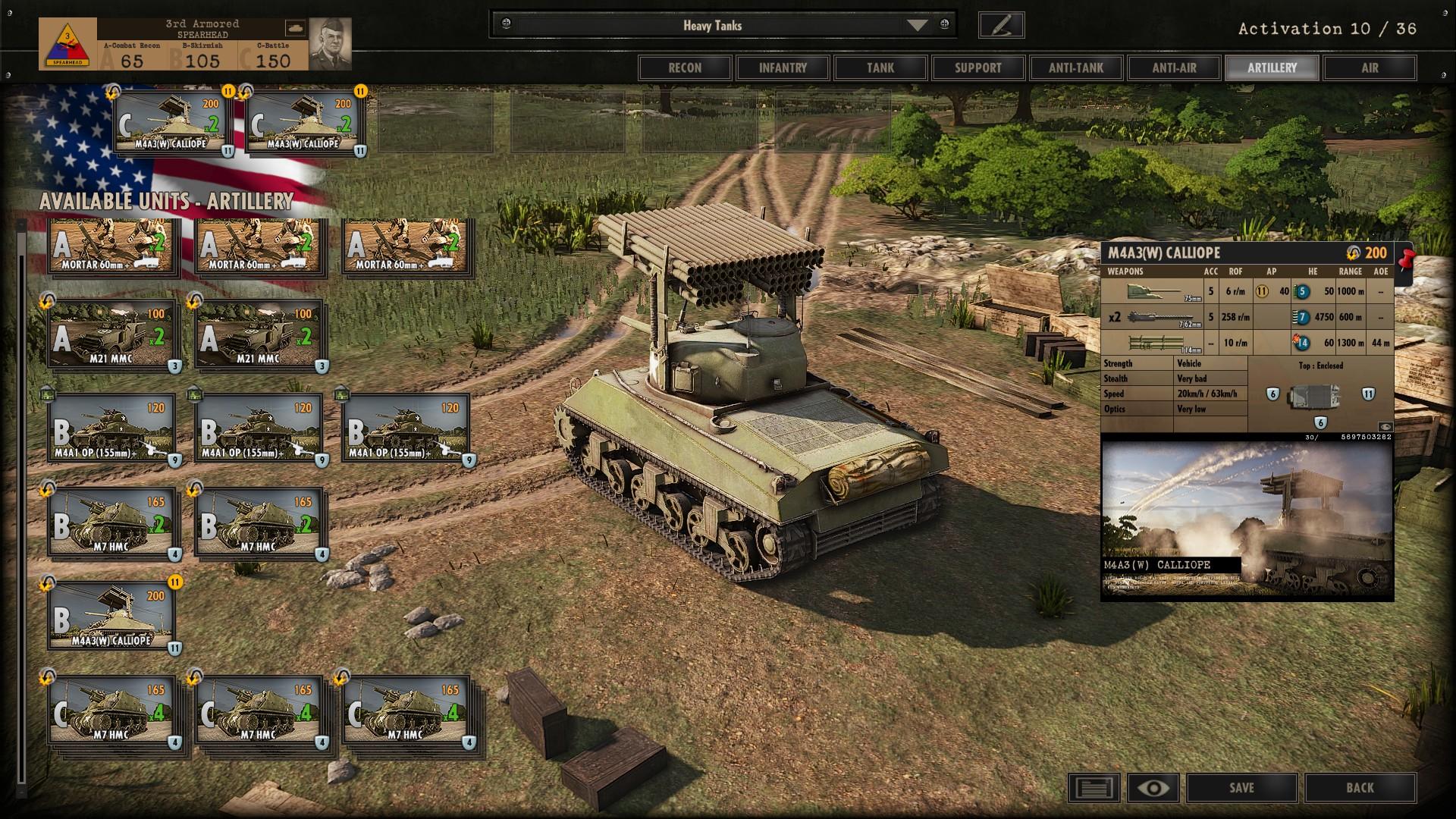Switch to the Air tab
The height and width of the screenshot is (819, 1456).
coord(1370,67)
